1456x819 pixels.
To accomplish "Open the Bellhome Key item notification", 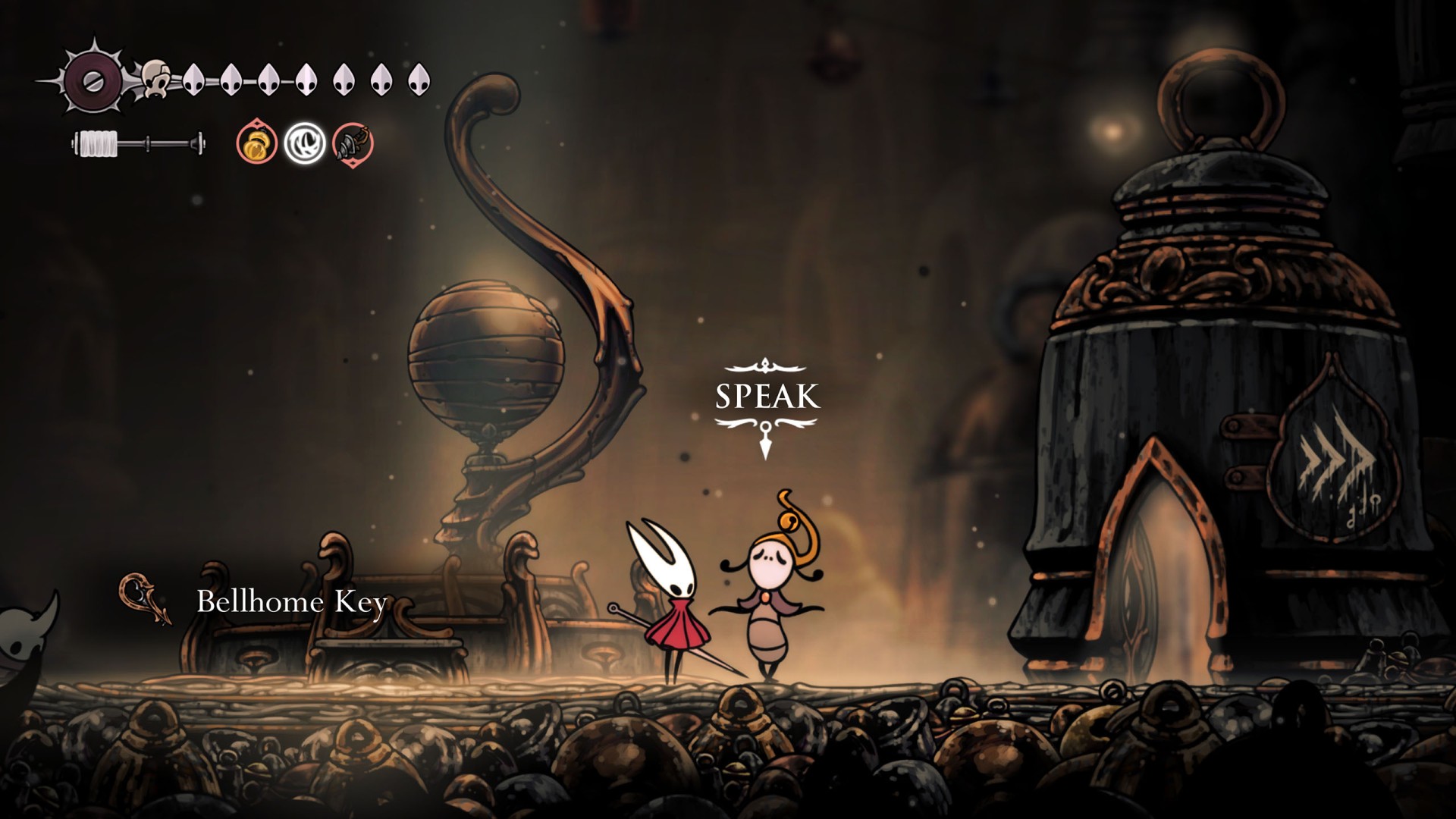I will (x=291, y=601).
